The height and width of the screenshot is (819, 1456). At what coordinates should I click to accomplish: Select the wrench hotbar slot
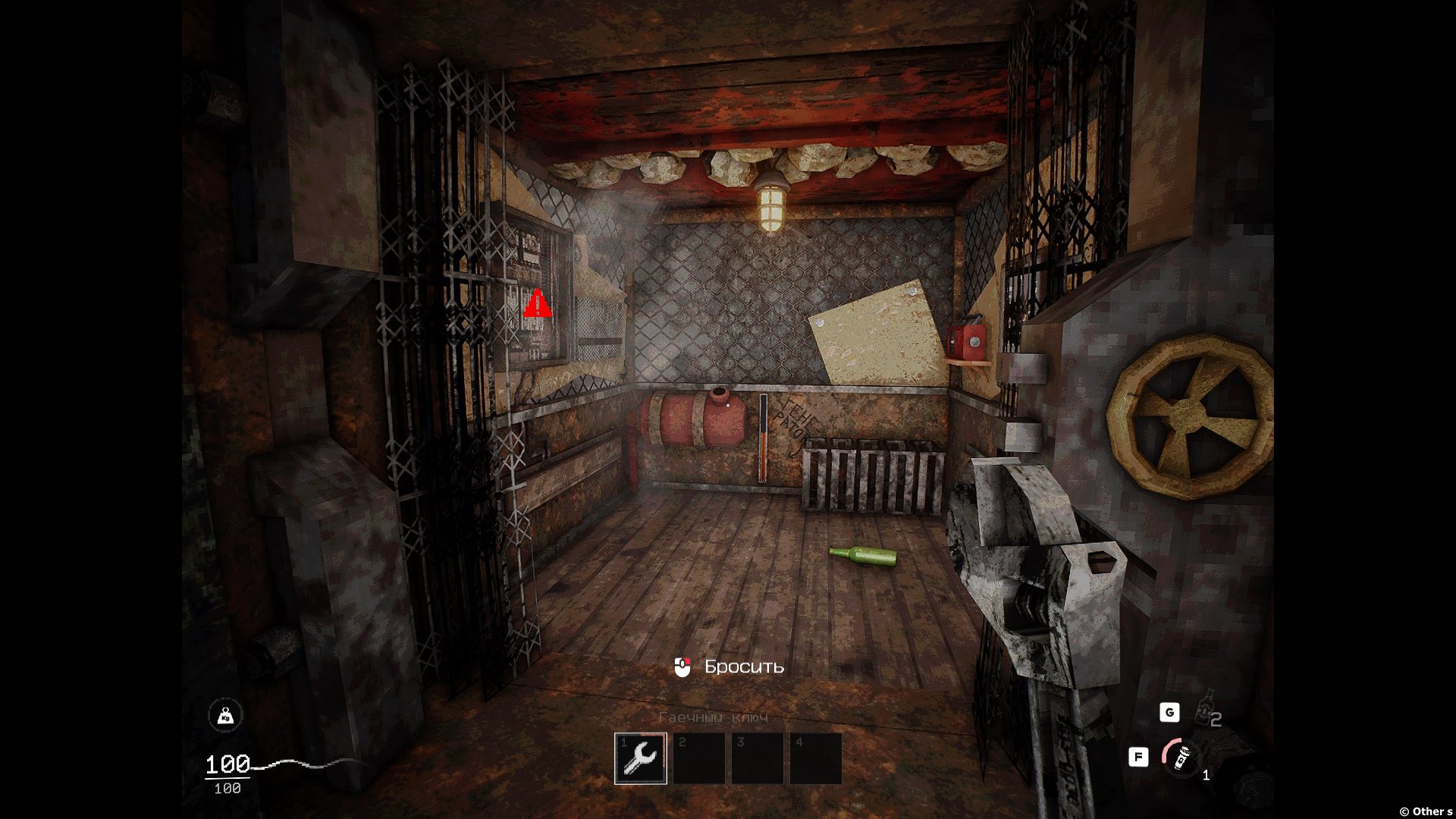(x=641, y=758)
